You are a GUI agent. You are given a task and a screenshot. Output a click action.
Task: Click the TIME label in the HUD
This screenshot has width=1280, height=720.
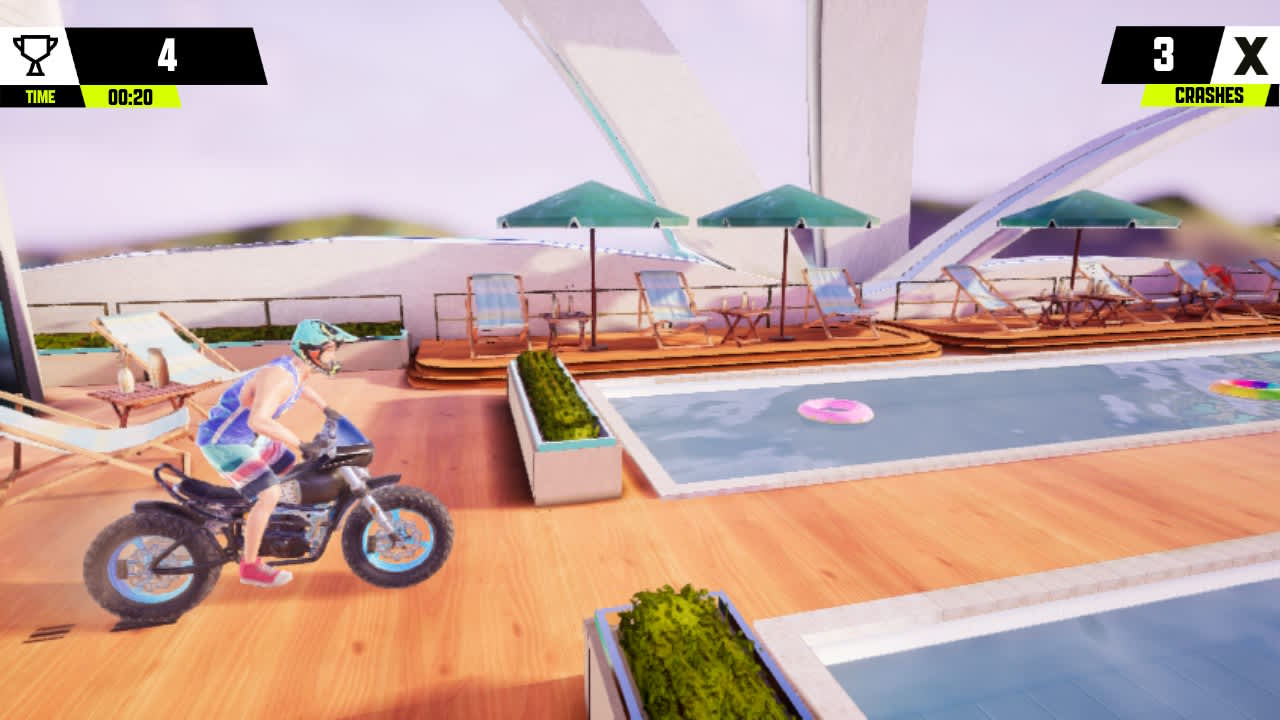click(x=38, y=98)
